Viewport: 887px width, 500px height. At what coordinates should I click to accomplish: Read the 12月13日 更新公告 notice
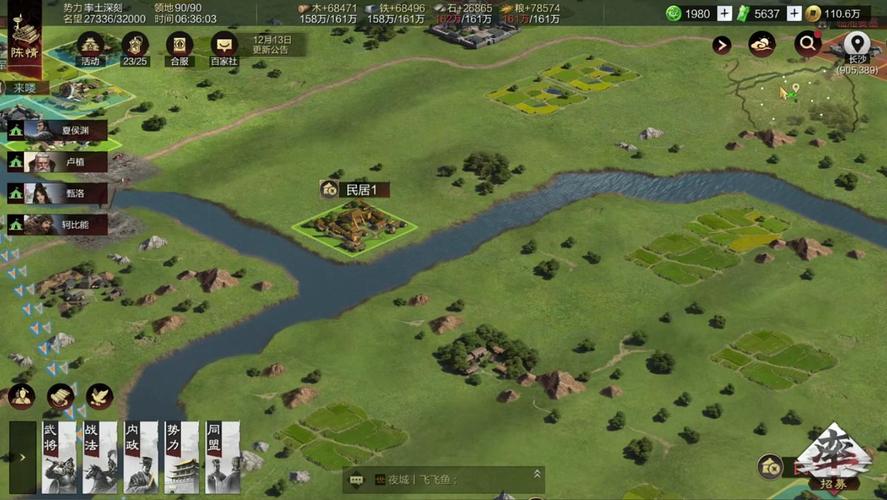(x=271, y=44)
